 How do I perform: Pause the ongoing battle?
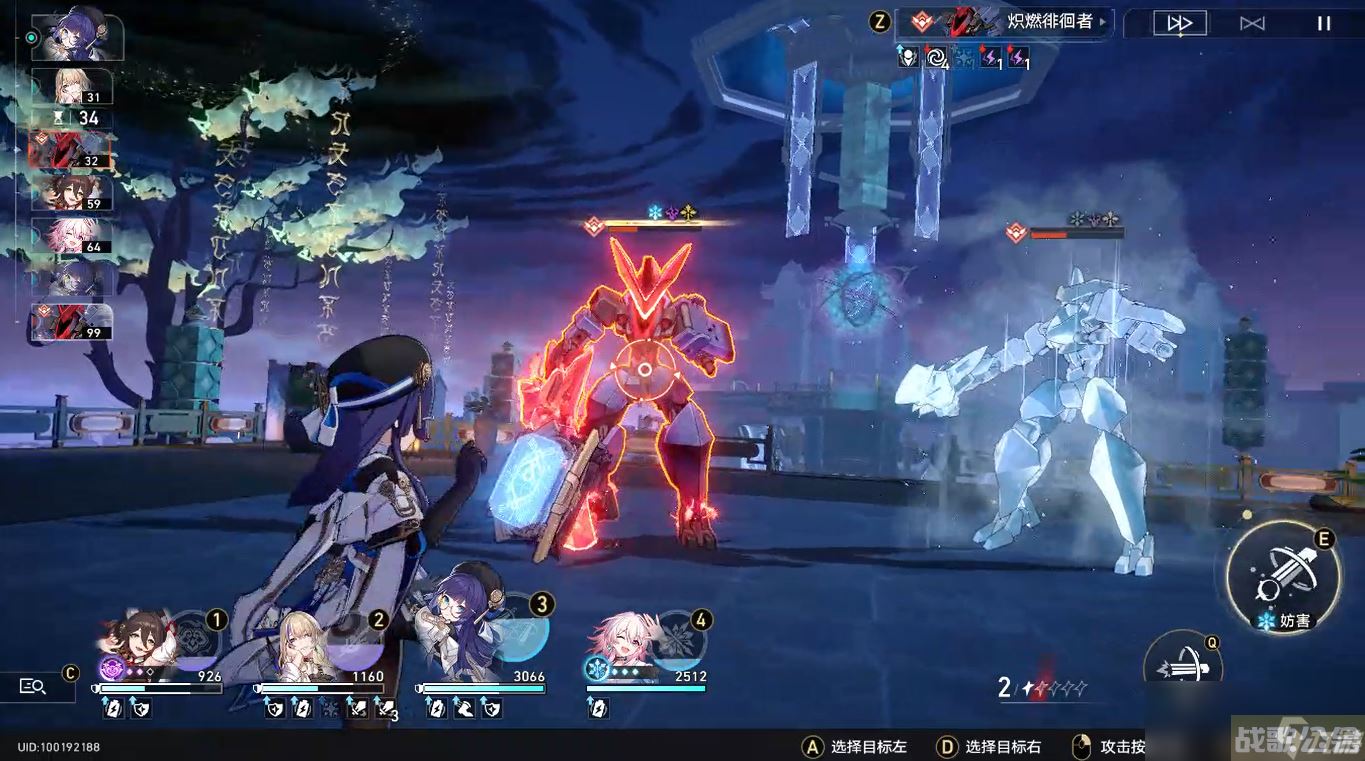point(1325,22)
